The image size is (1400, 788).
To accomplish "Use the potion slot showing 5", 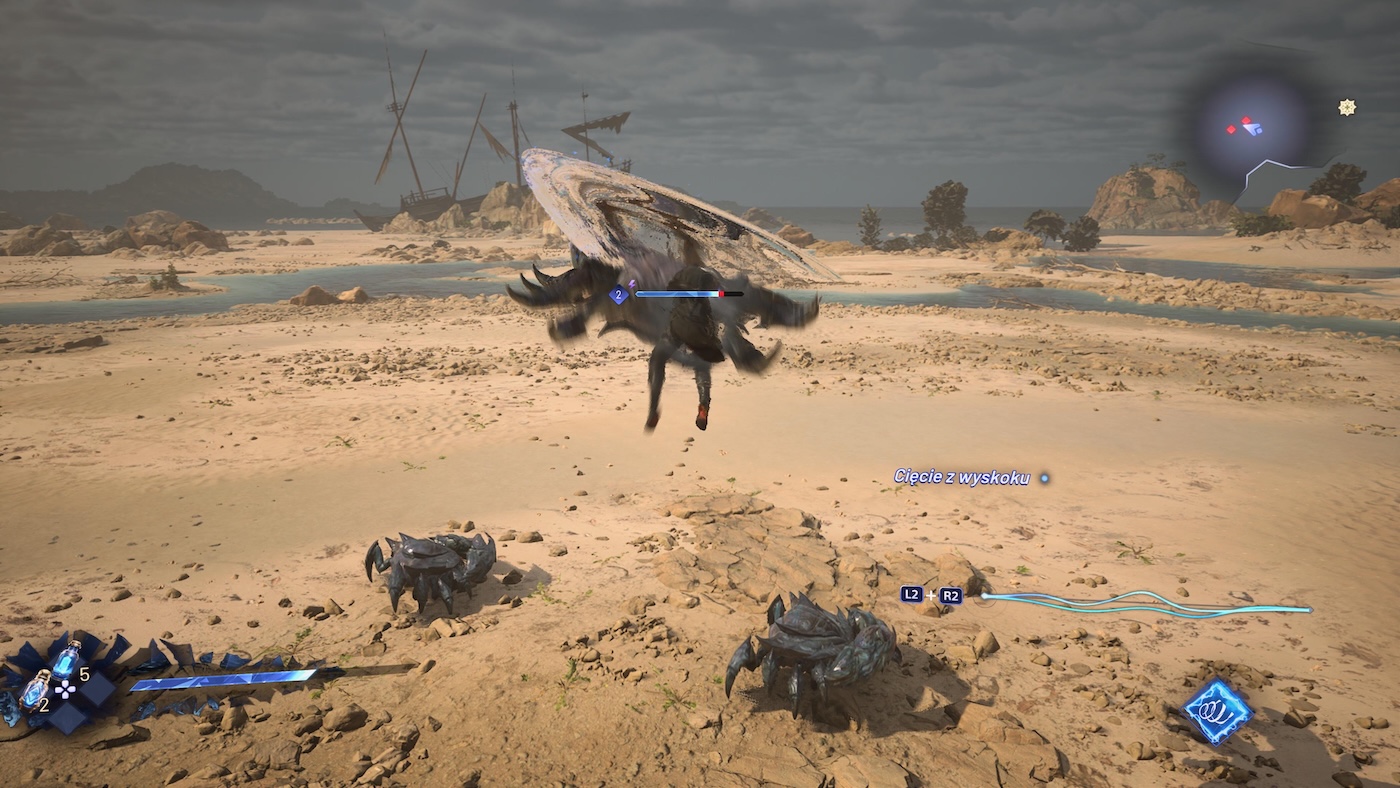I will pos(66,659).
